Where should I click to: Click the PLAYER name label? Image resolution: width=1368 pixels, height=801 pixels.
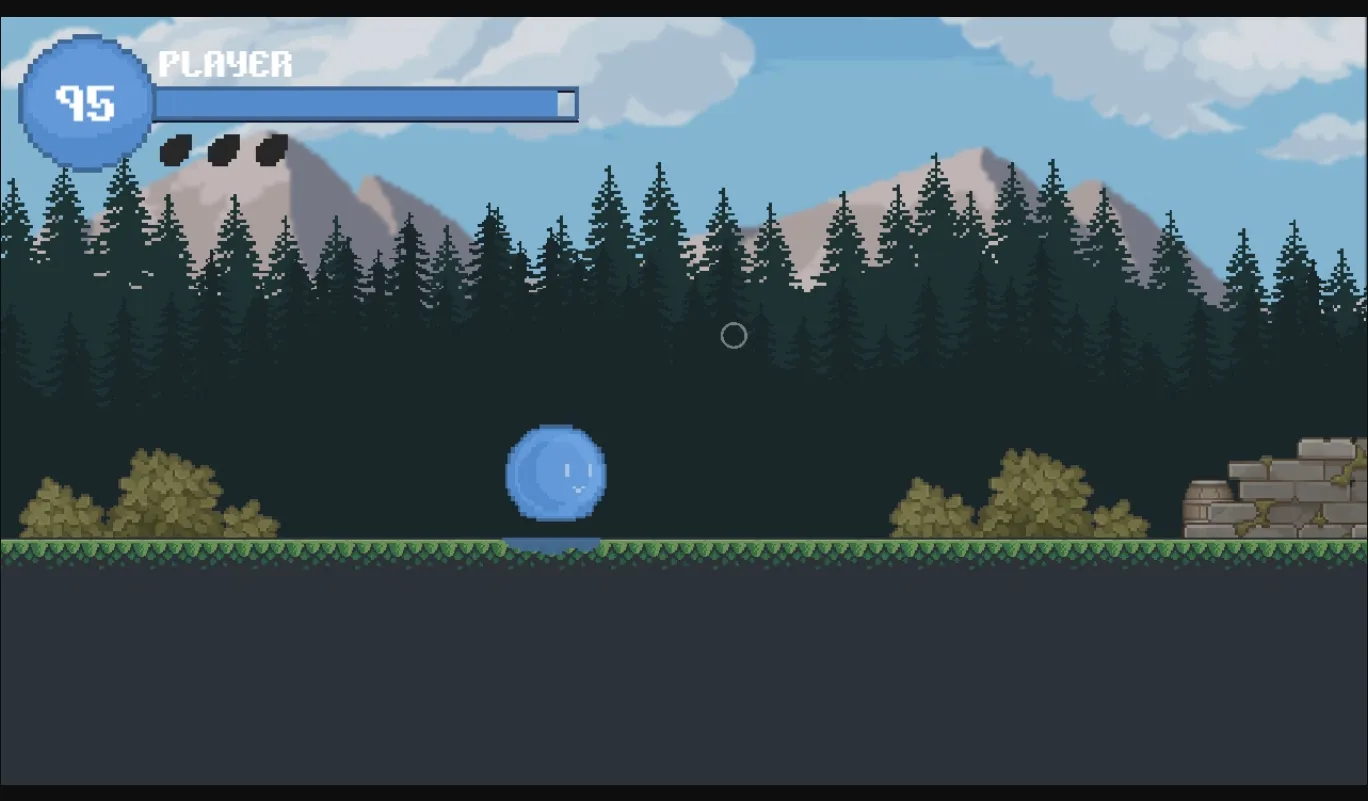[x=225, y=65]
